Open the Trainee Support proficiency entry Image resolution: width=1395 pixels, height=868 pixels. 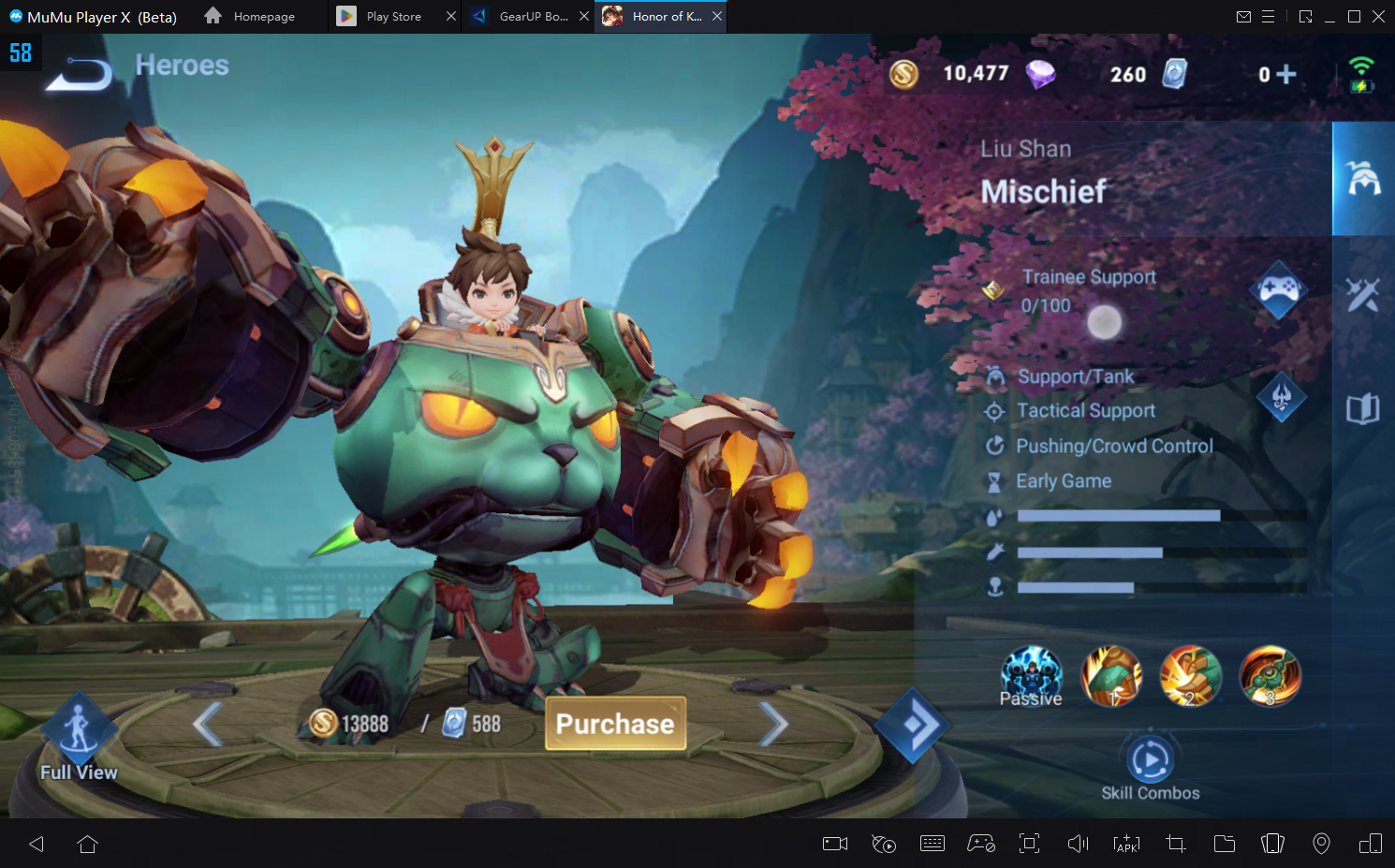pos(1089,290)
